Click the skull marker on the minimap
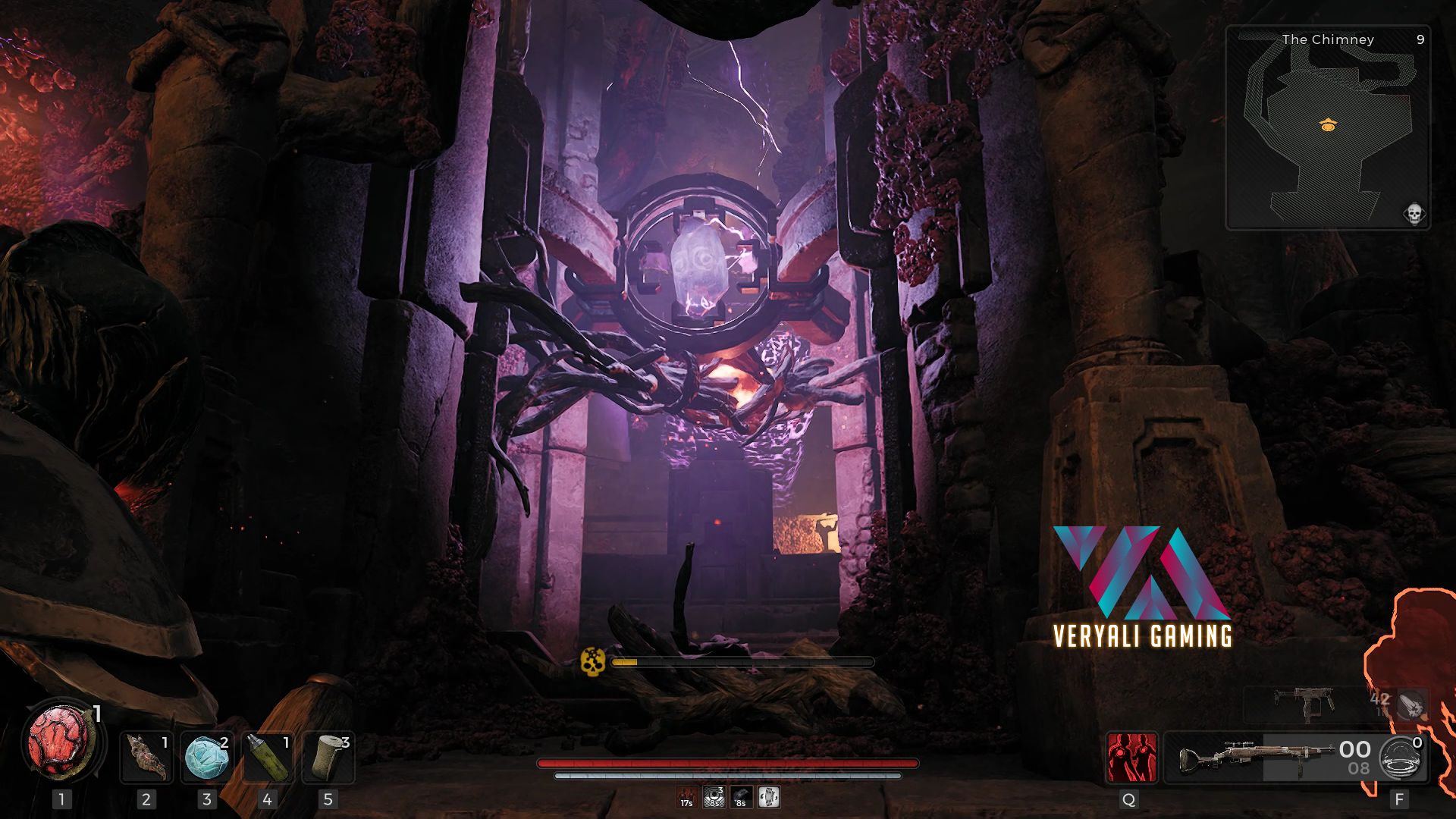 tap(1414, 214)
